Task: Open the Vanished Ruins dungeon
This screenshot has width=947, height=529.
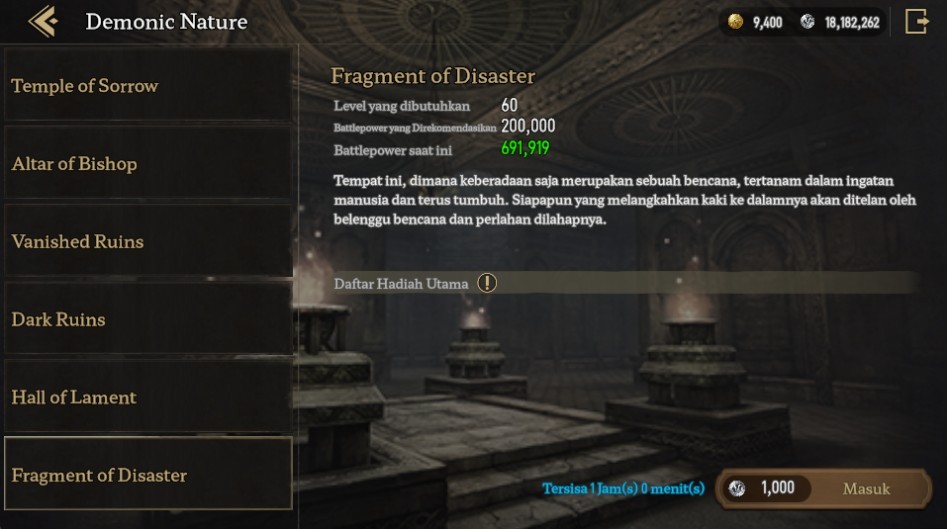Action: click(148, 242)
